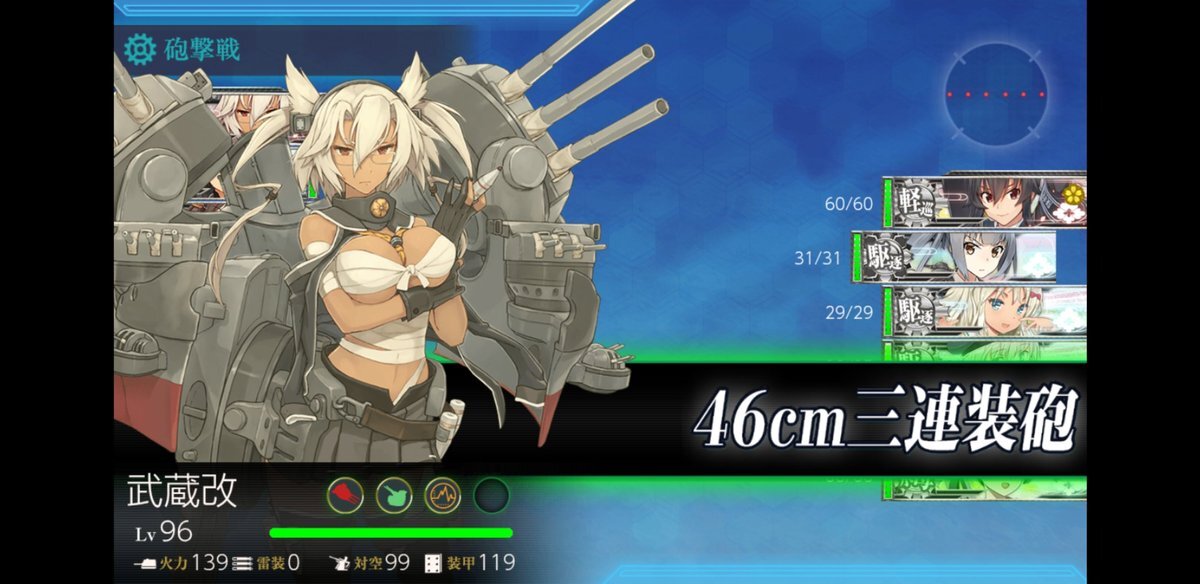The width and height of the screenshot is (1200, 584).
Task: Select the red main gun equipment icon
Action: (x=344, y=494)
